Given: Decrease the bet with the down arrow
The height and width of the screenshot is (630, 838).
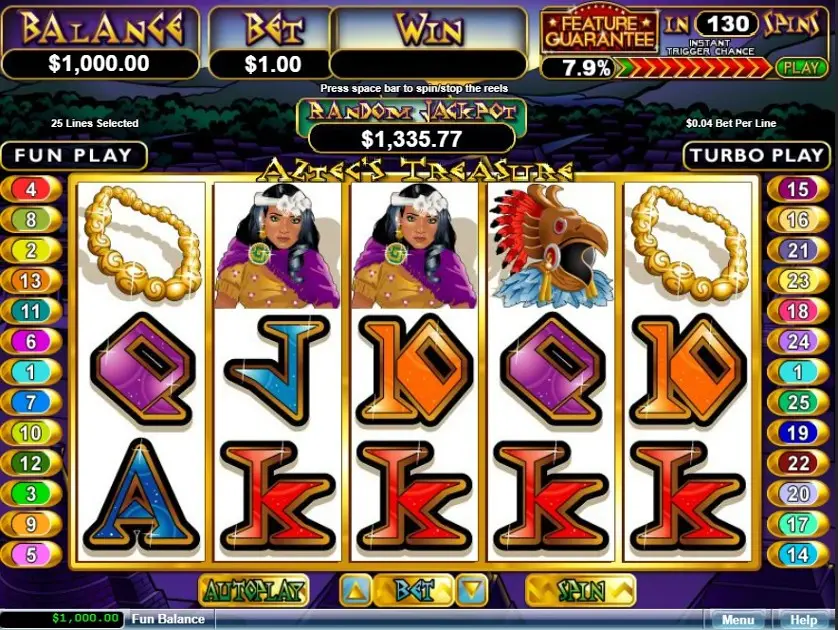Looking at the screenshot, I should click(474, 590).
